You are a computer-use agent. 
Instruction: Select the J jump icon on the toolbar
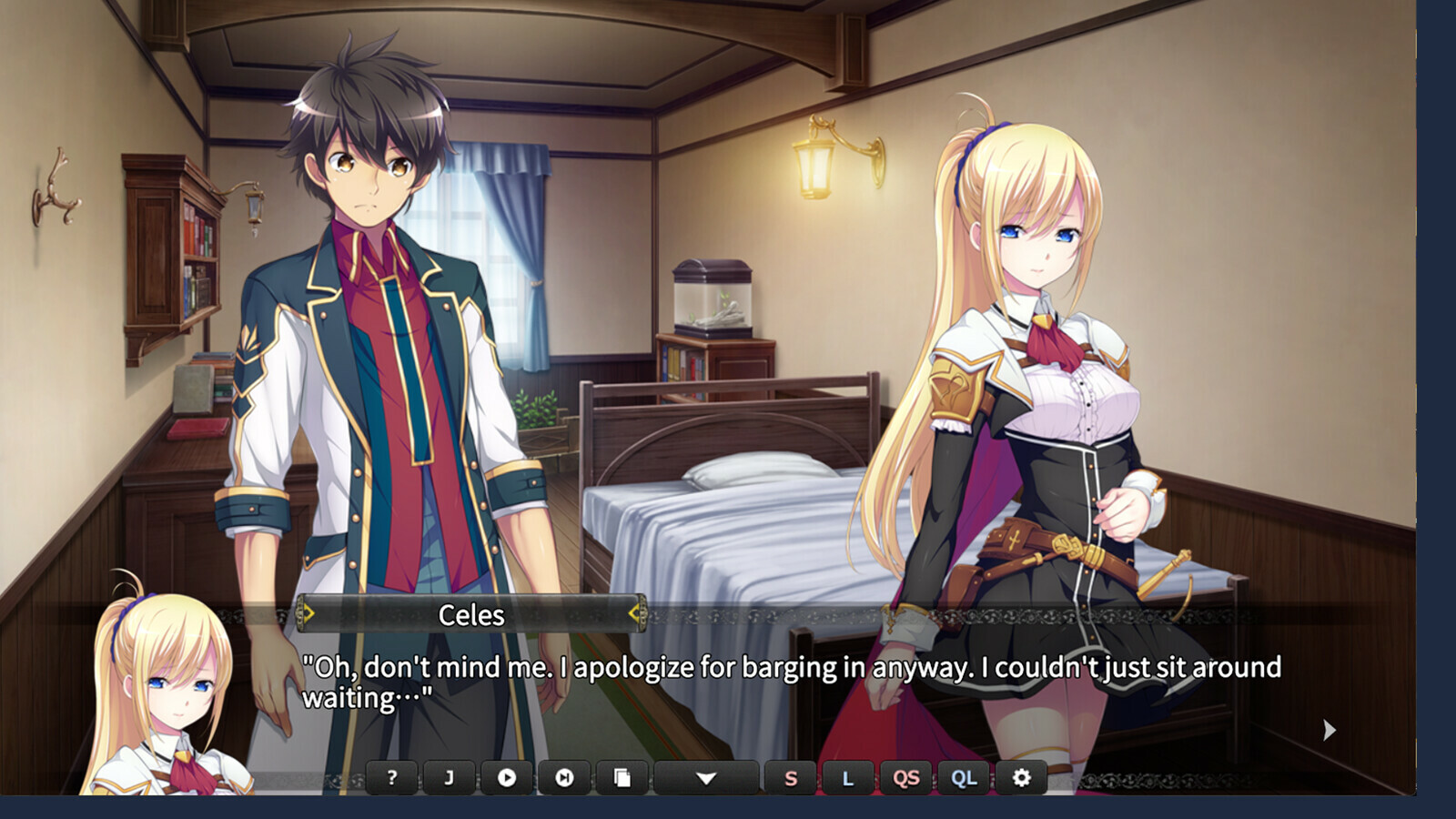click(450, 778)
